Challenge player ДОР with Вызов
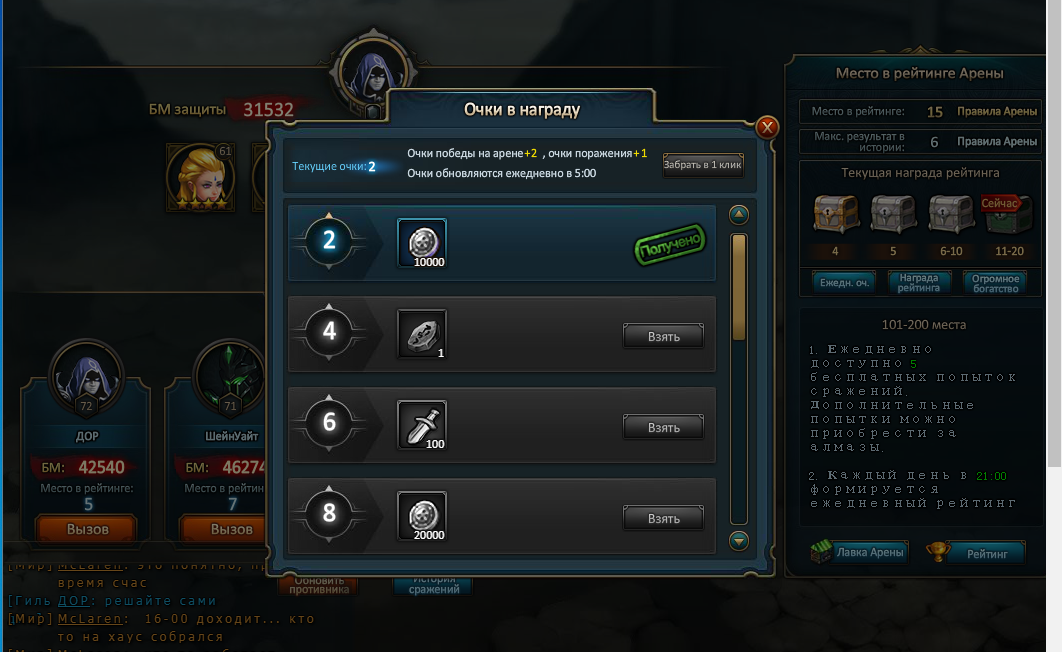The width and height of the screenshot is (1062, 652). [x=87, y=529]
